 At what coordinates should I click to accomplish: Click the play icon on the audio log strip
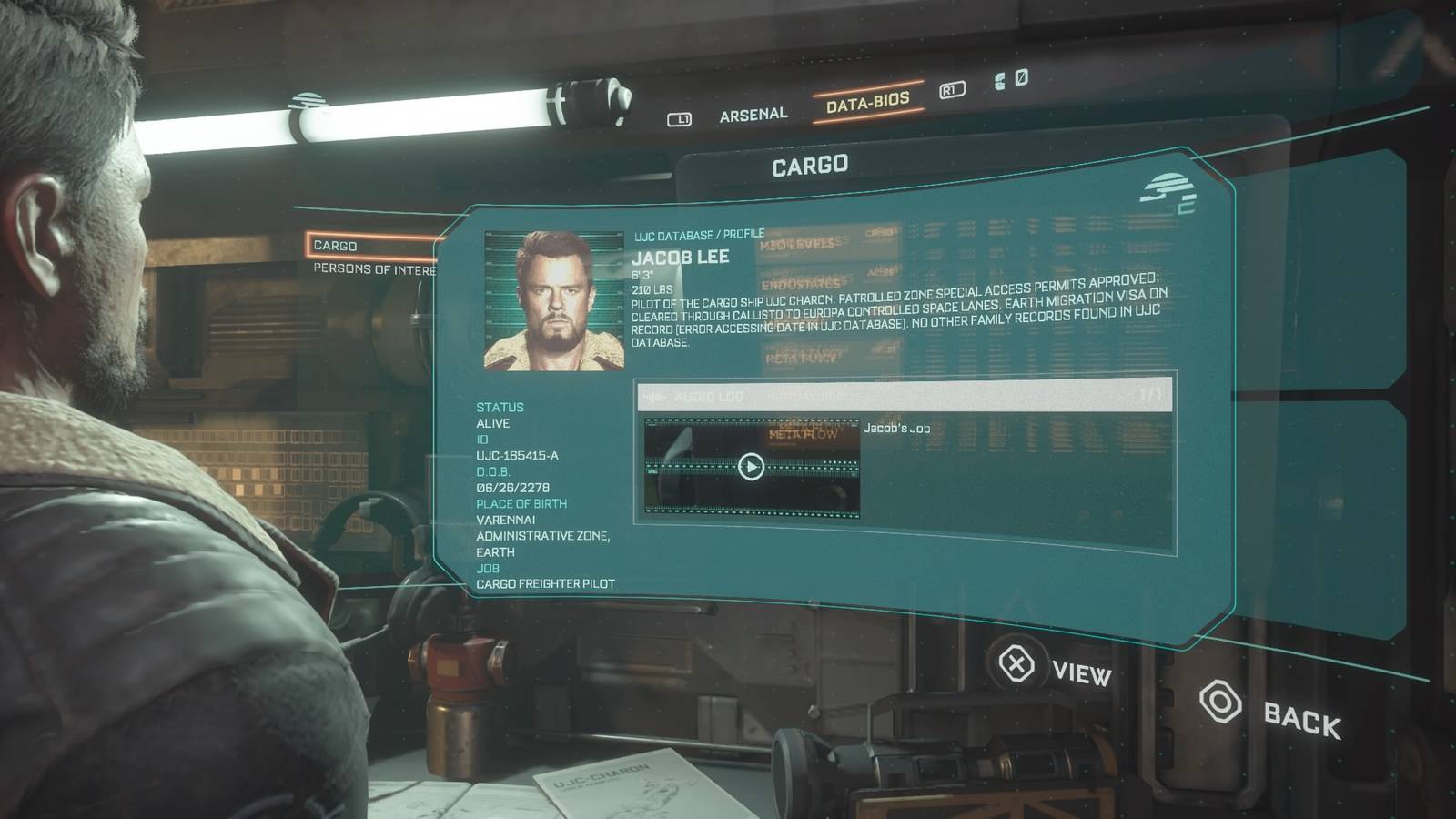pyautogui.click(x=750, y=467)
